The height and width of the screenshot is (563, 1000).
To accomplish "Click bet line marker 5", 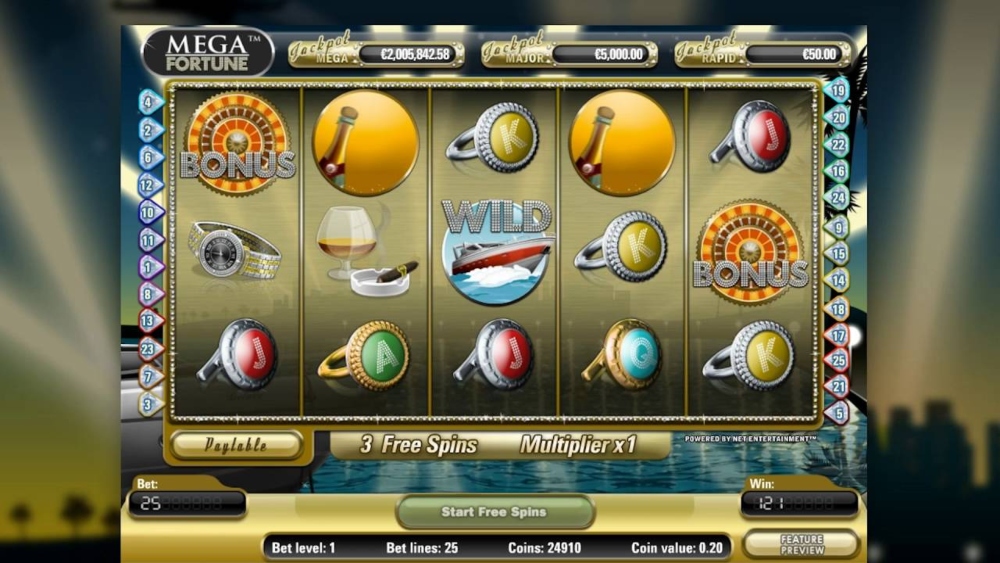I will pyautogui.click(x=838, y=411).
